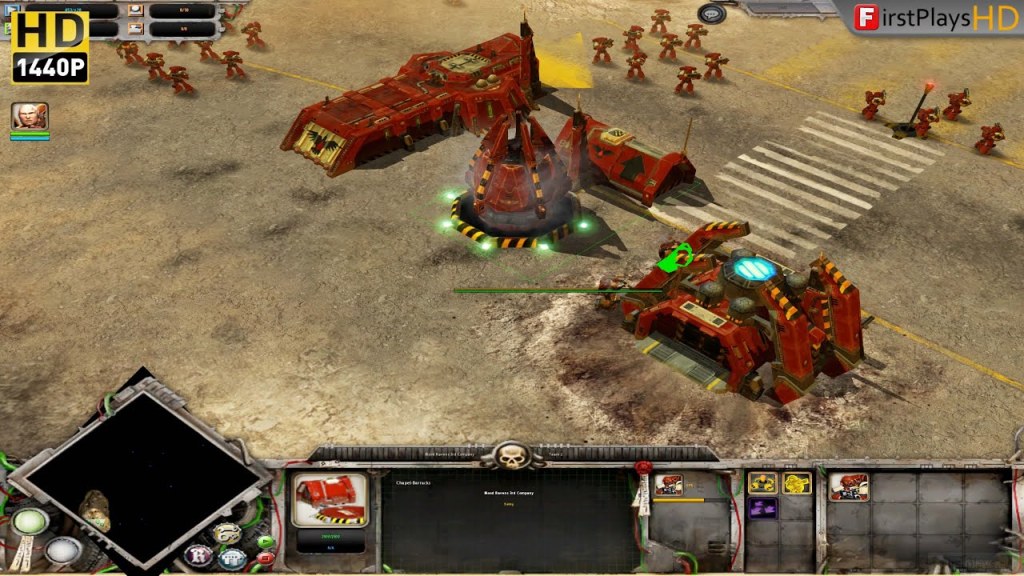Click the small red button by minimap
Screen dimensions: 1024x576
(x=264, y=558)
